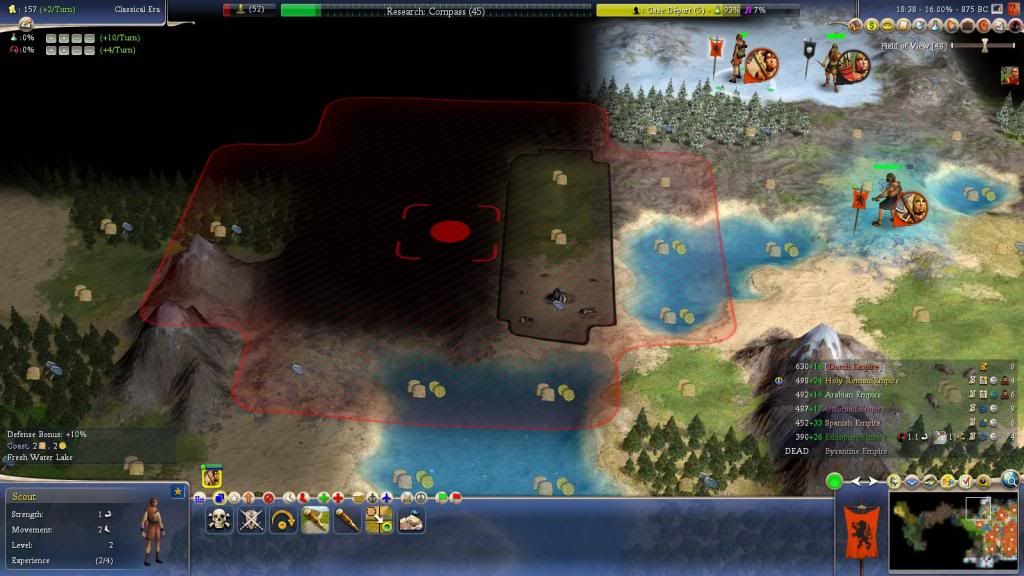
Task: Click the green End Turn button
Action: (834, 482)
